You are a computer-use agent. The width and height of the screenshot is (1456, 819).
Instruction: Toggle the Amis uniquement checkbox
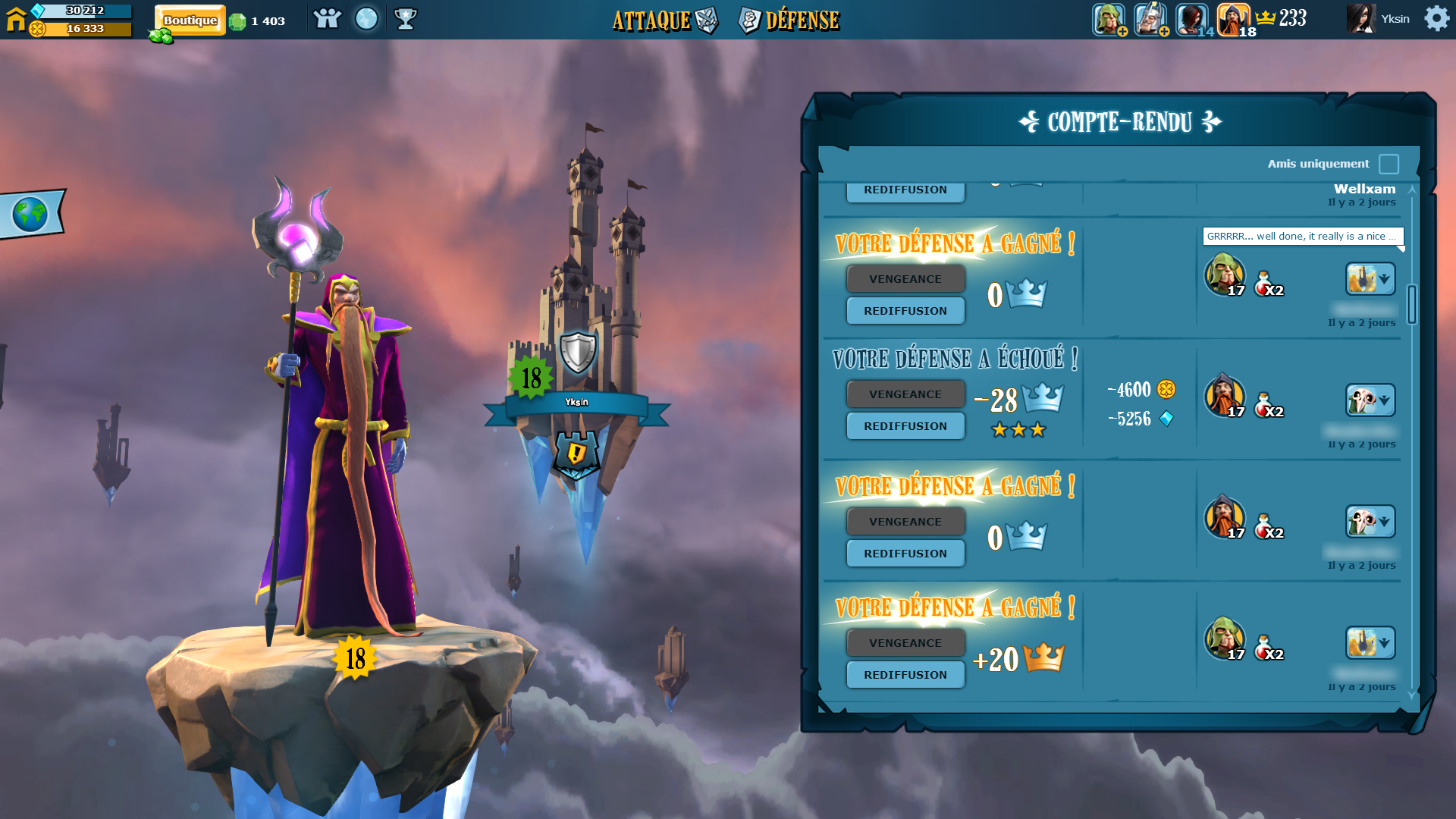click(1389, 164)
